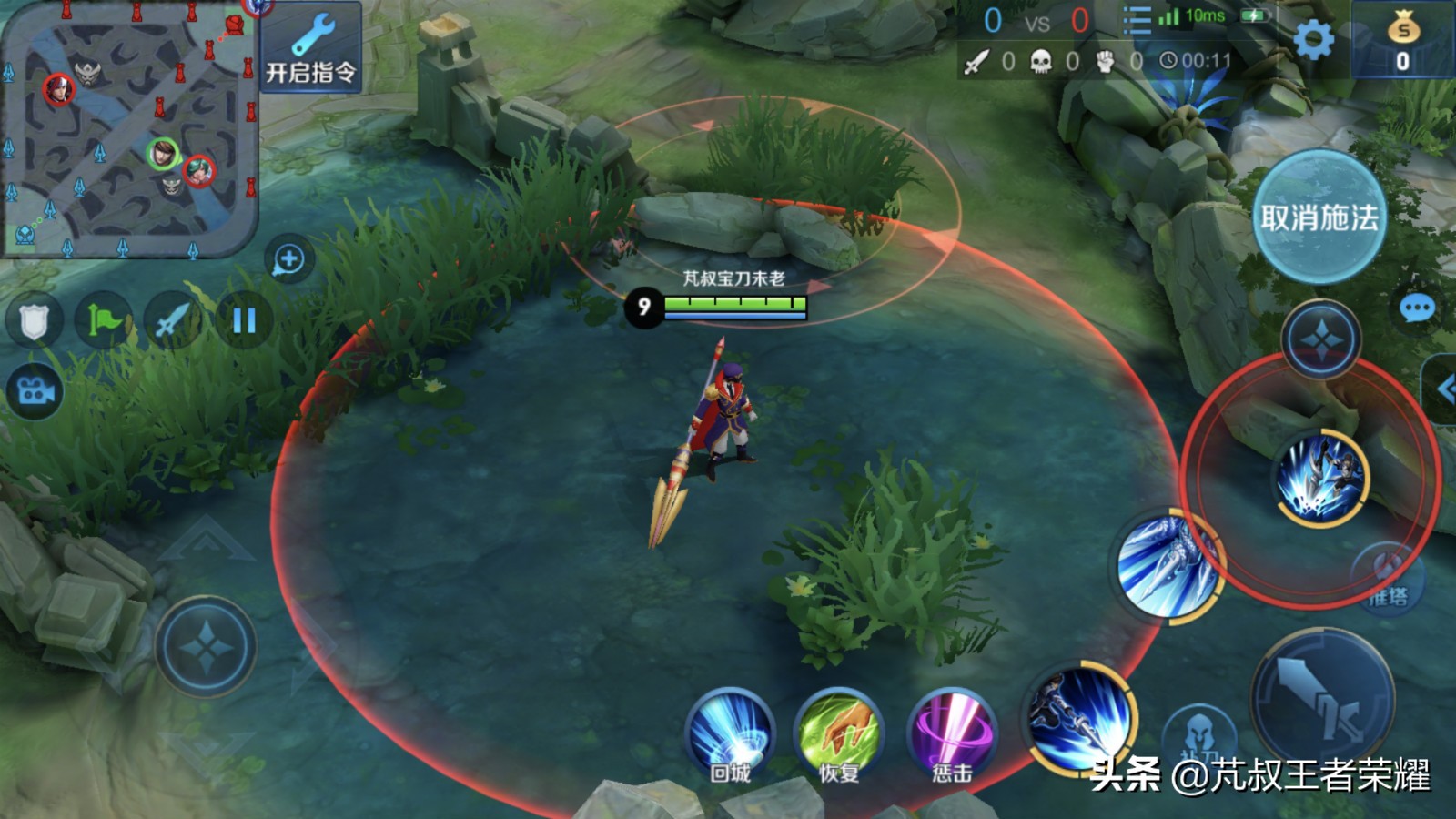
Task: Tap the 取消施法 cancel-cast button
Action: pyautogui.click(x=1319, y=218)
